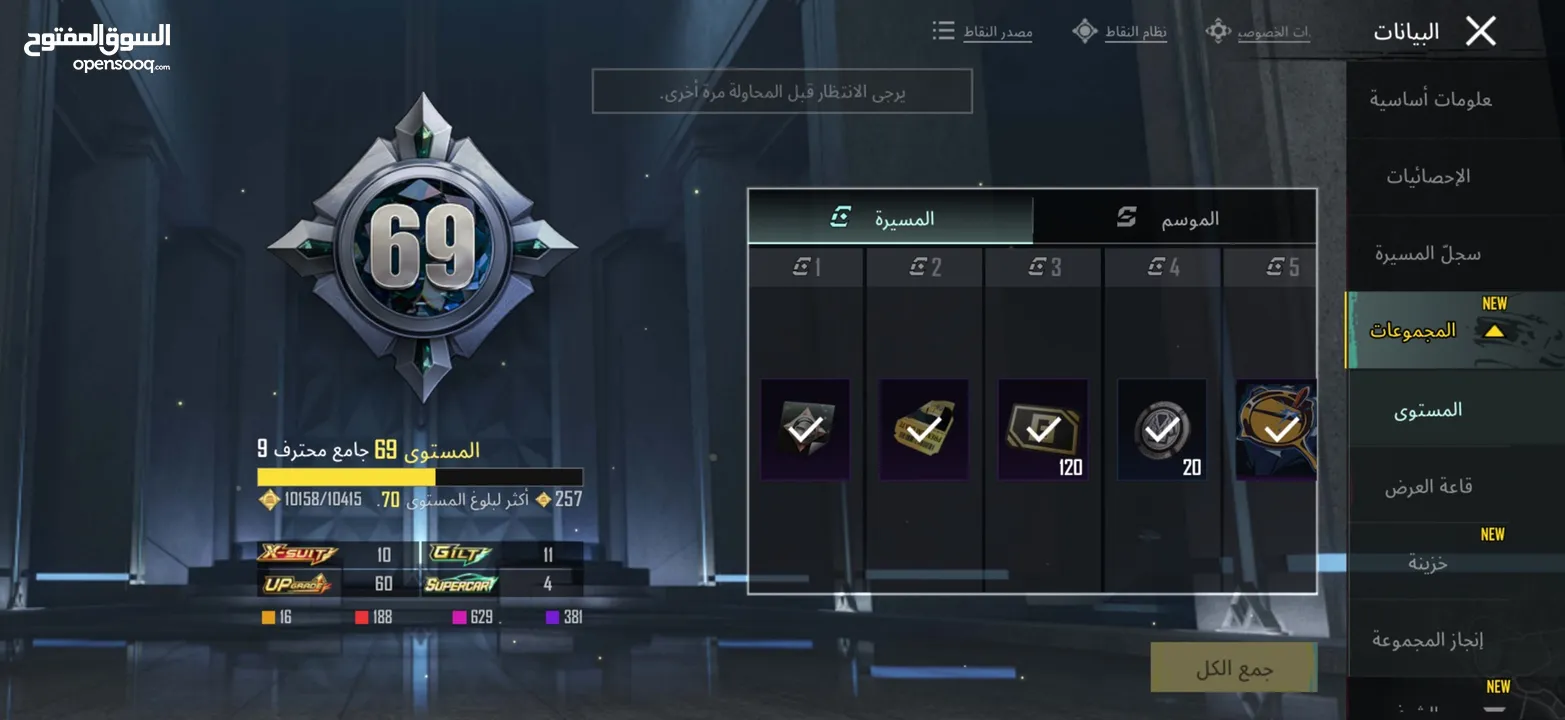Image resolution: width=1565 pixels, height=720 pixels.
Task: Open the privacy settings link
Action: pyautogui.click(x=1258, y=32)
